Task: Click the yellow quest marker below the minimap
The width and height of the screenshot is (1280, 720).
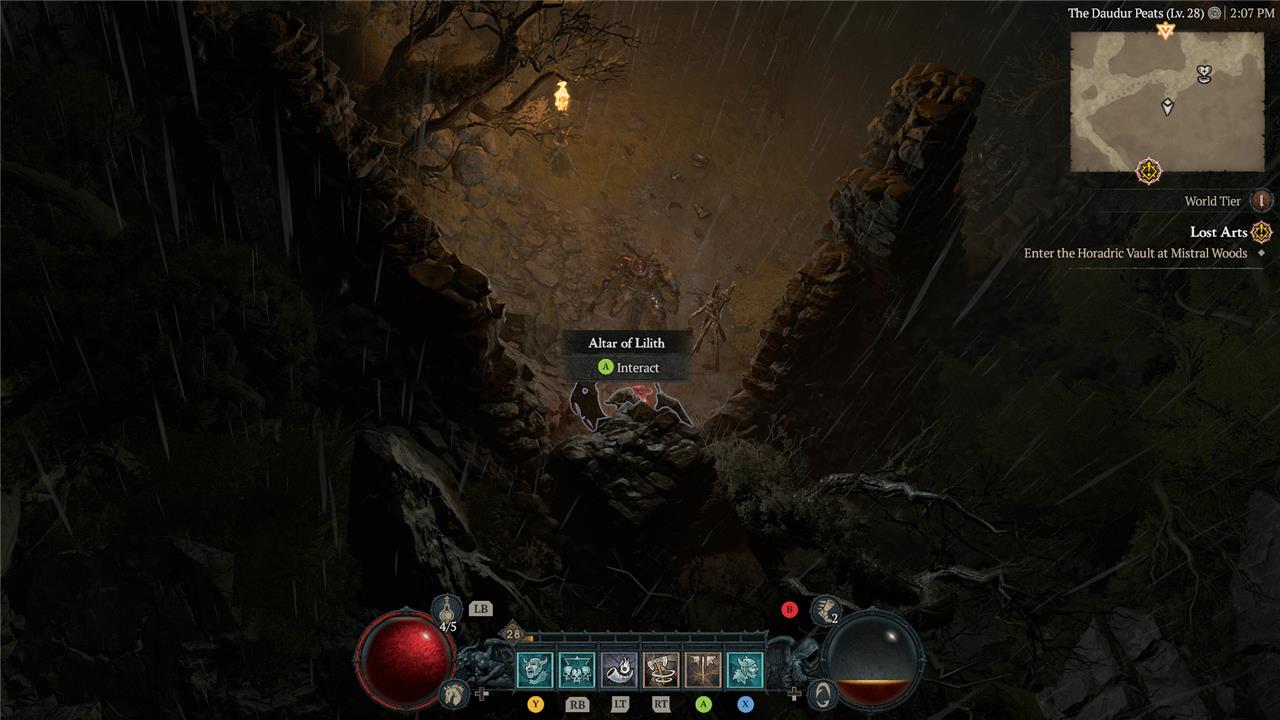Action: pos(1150,172)
